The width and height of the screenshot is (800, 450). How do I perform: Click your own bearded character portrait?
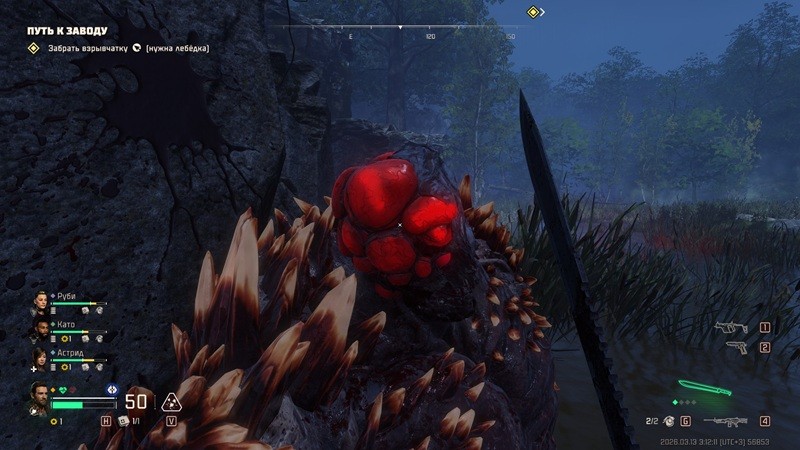click(x=39, y=396)
